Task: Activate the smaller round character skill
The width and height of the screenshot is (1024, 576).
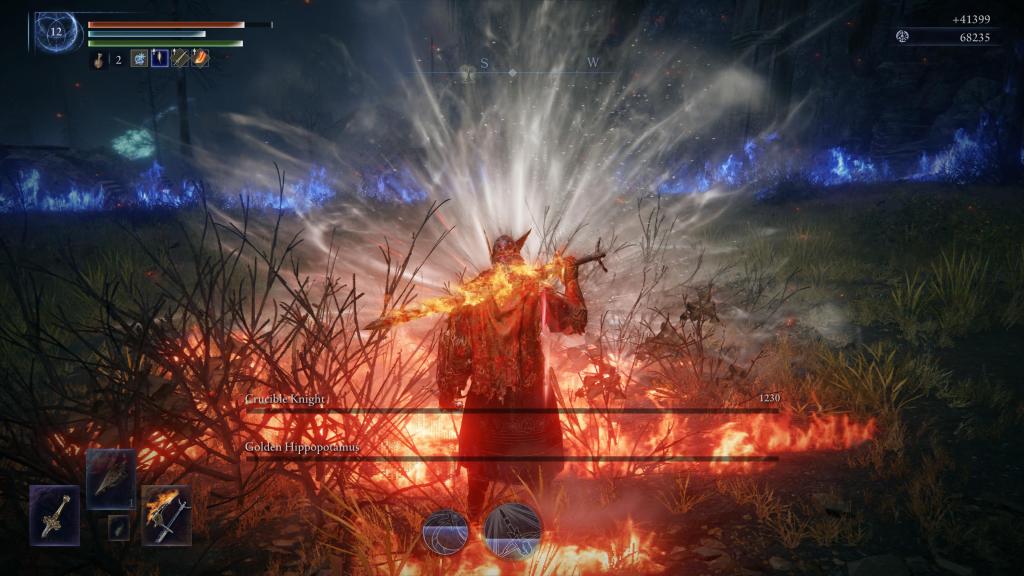Action: 446,530
